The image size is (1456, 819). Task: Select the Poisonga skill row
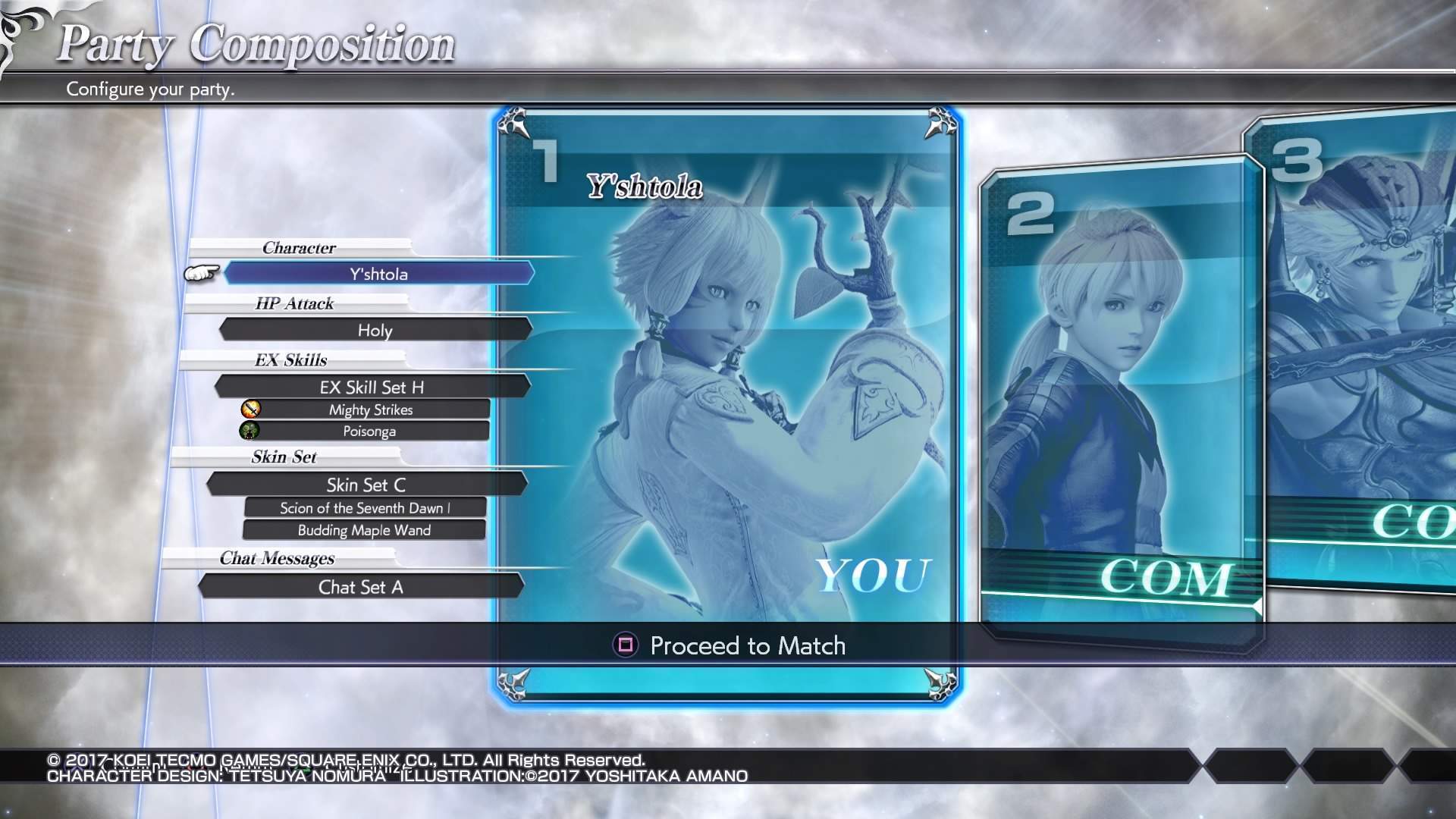[x=369, y=431]
